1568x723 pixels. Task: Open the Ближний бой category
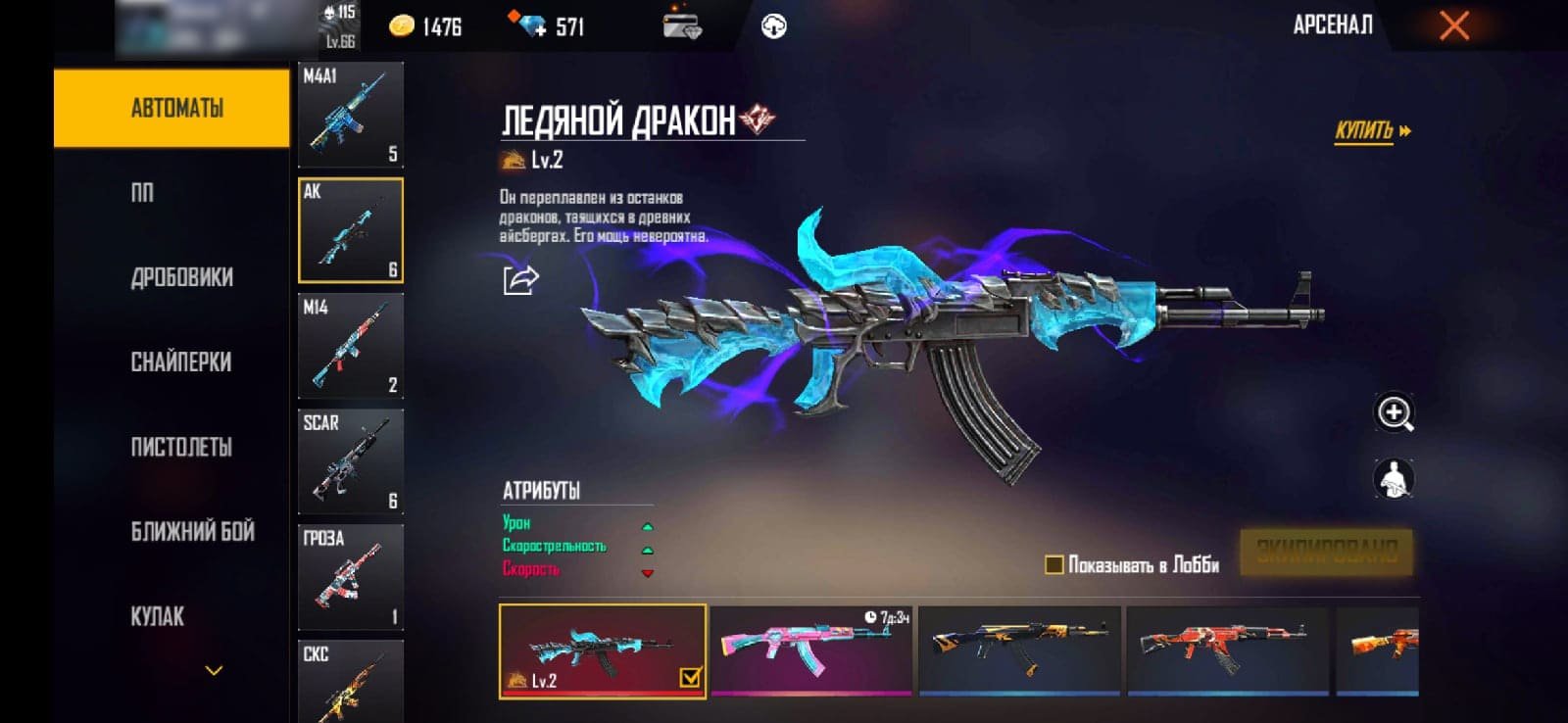click(x=192, y=532)
